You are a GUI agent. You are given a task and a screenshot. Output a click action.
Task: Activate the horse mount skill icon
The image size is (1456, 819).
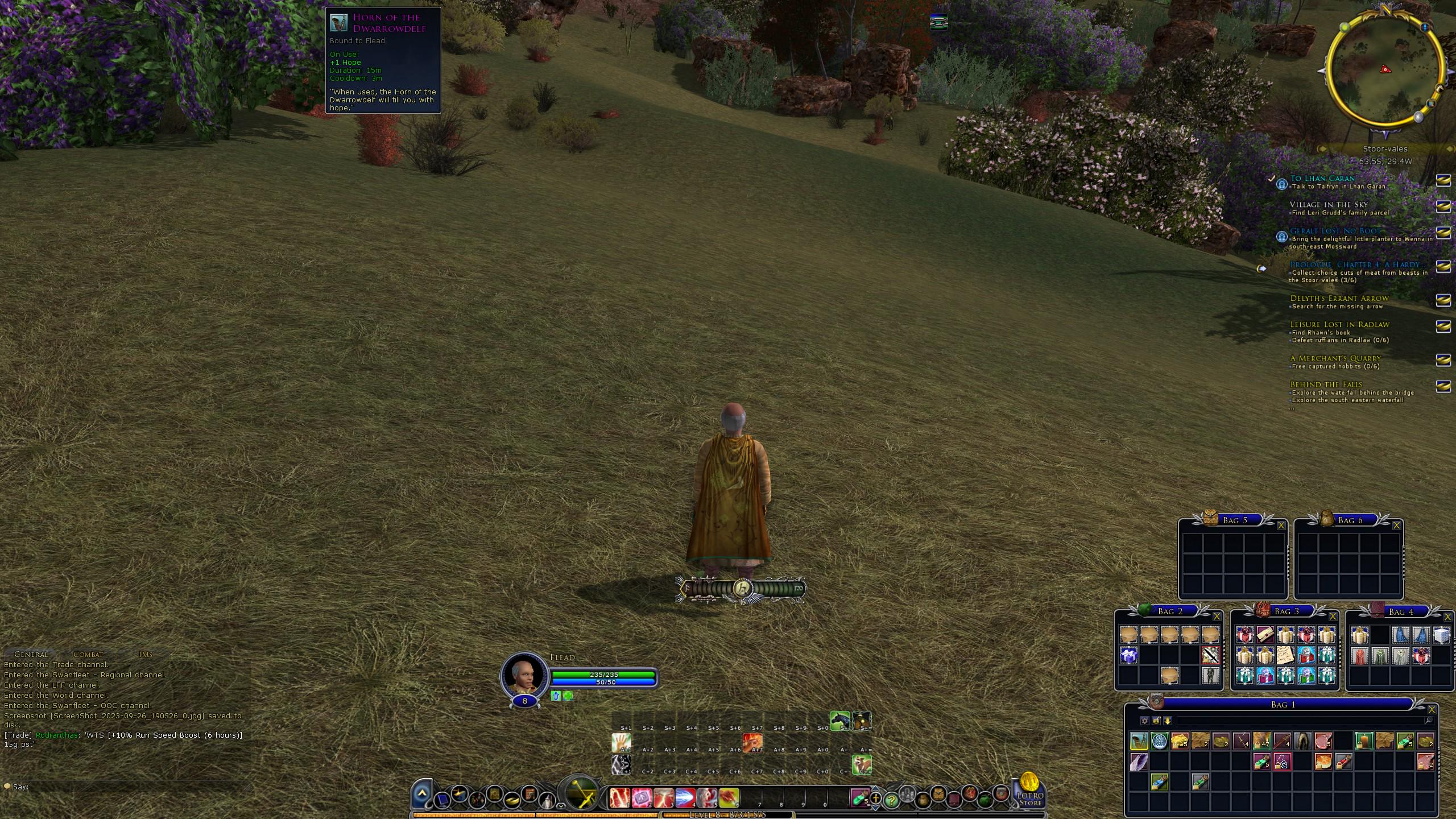tap(839, 721)
